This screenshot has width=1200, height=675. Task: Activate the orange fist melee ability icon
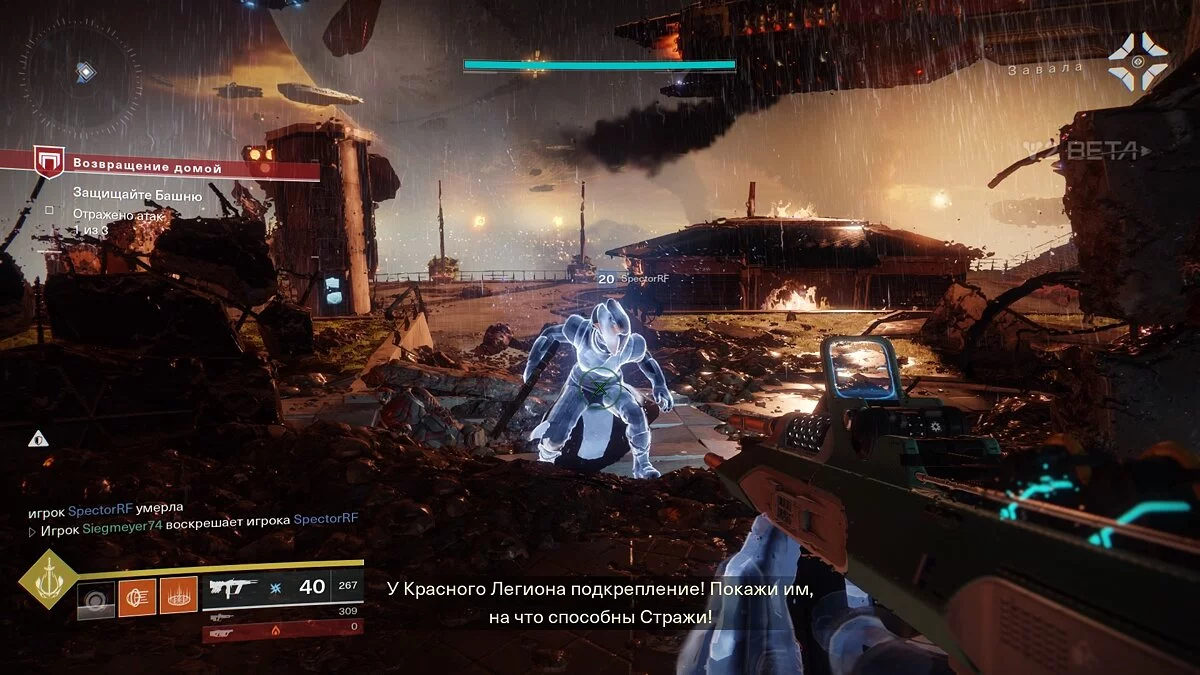(x=137, y=597)
